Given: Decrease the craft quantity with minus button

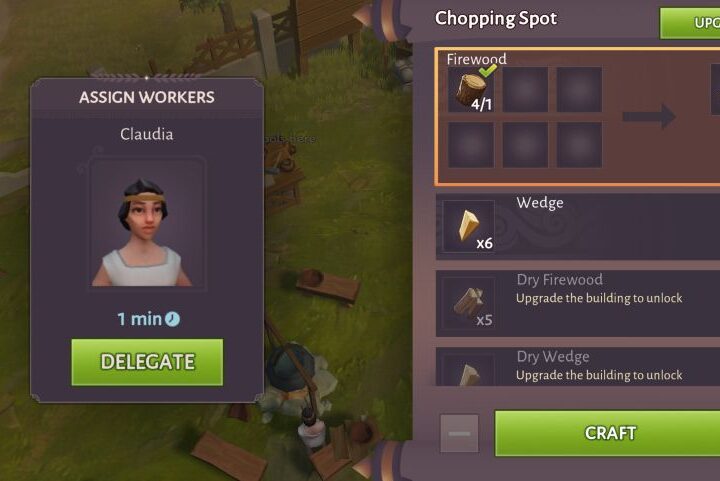Looking at the screenshot, I should 460,434.
